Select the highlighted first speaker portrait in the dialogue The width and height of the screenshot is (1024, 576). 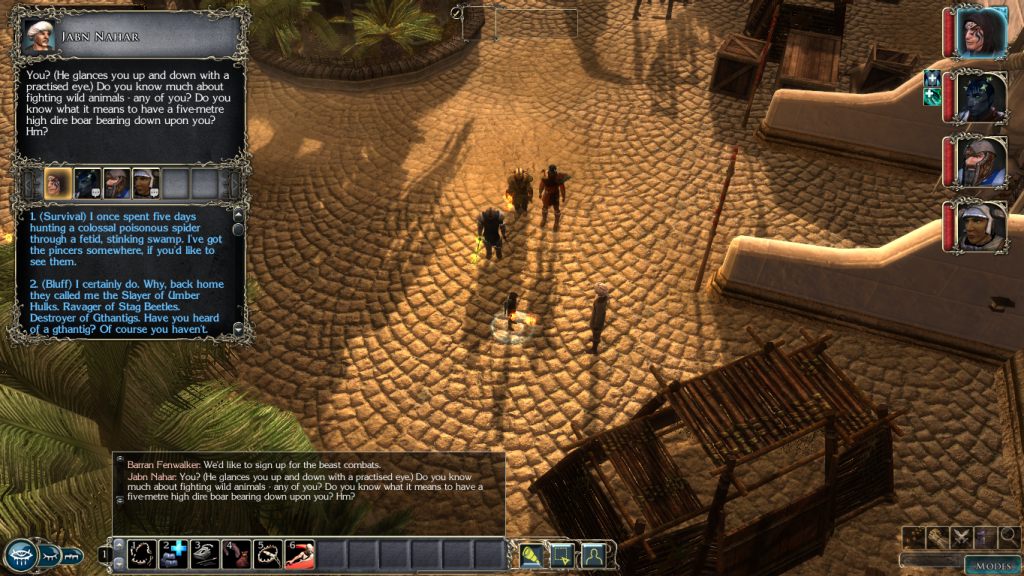tap(58, 183)
